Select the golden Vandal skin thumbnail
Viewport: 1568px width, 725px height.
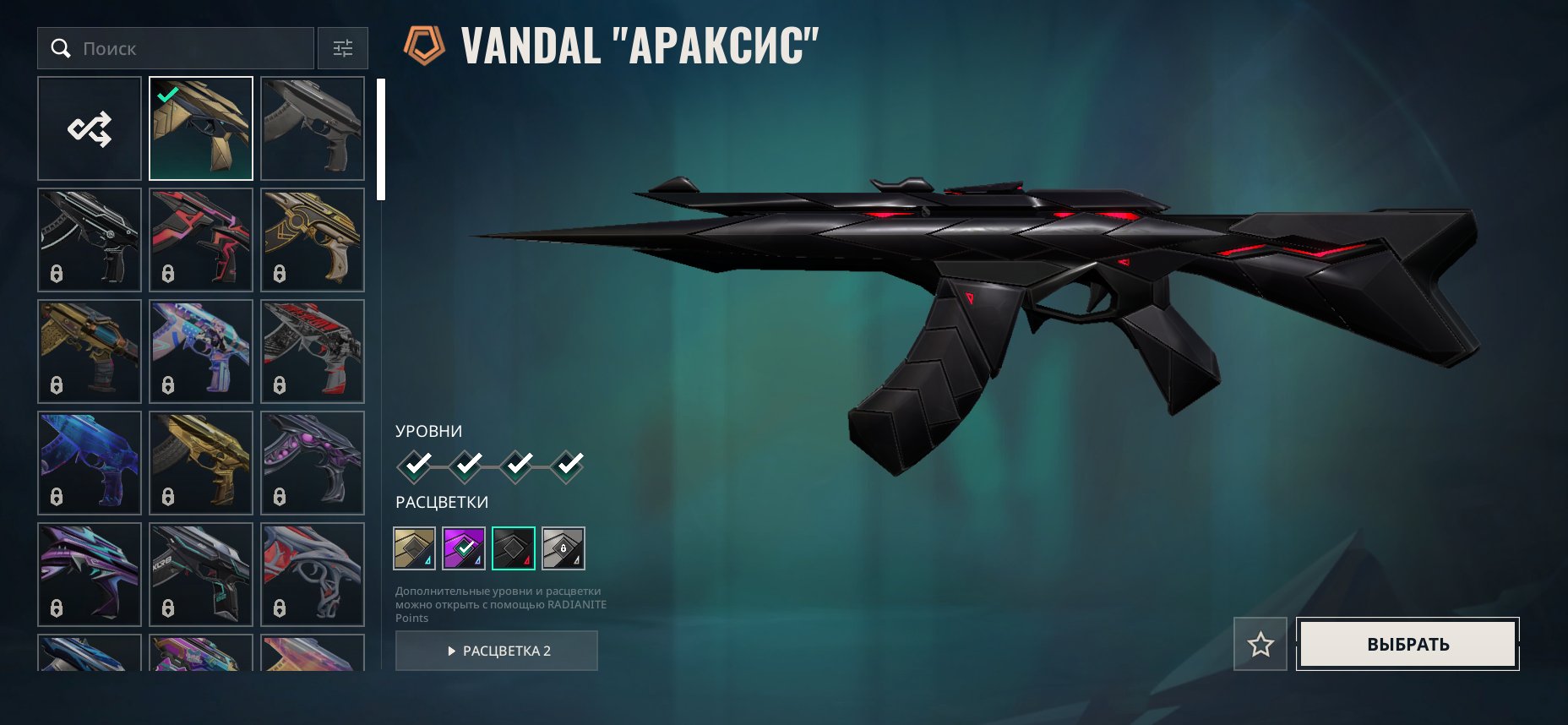click(x=200, y=128)
